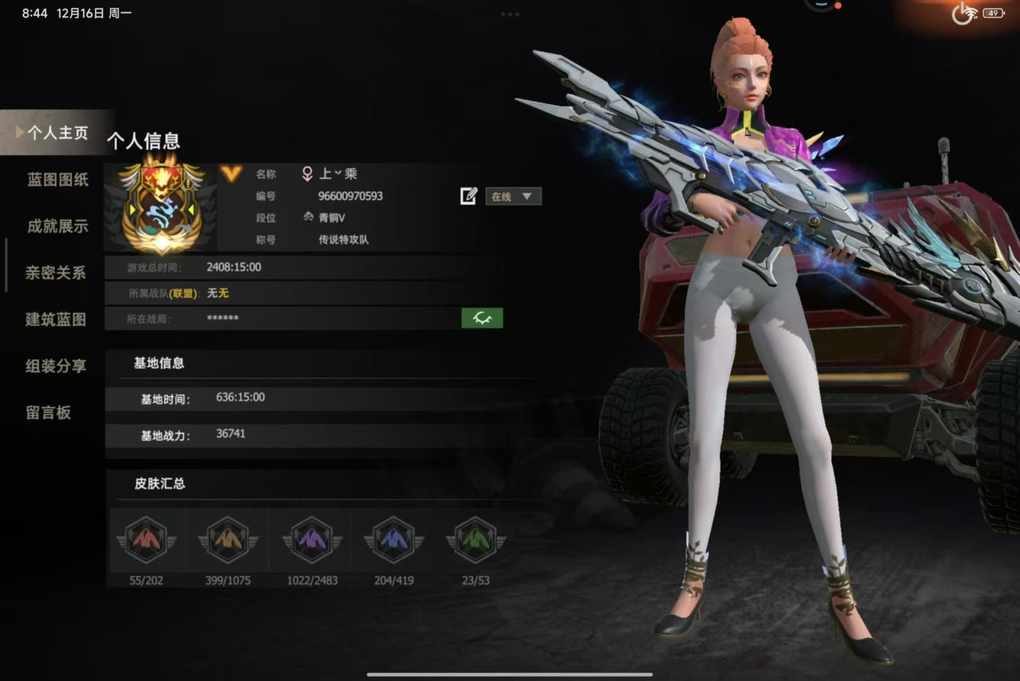
Task: Select the red skin tier badge
Action: [147, 540]
